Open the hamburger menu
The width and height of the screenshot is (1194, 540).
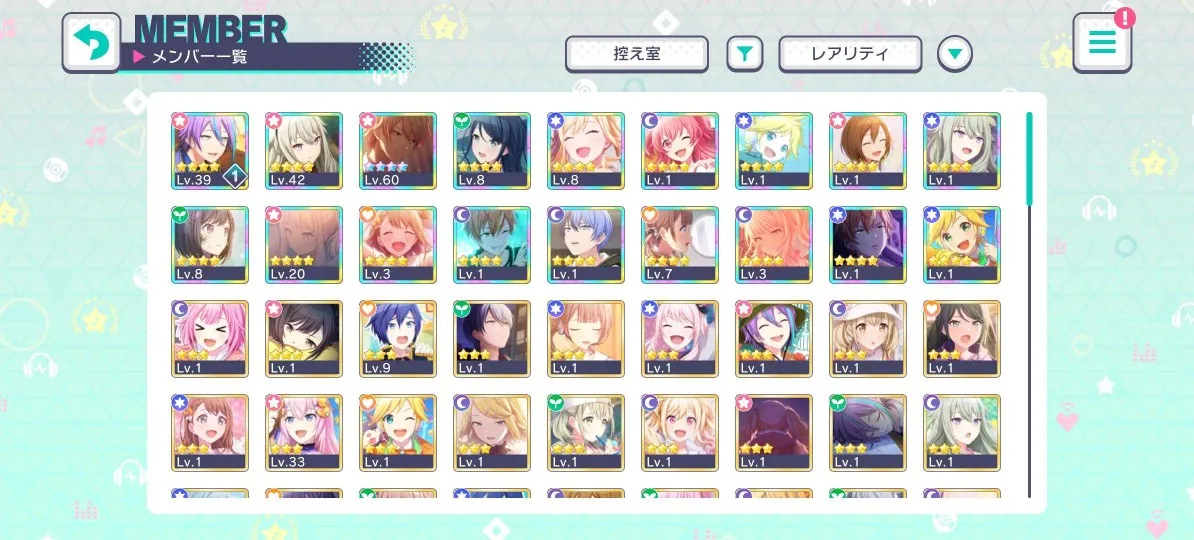point(1102,43)
